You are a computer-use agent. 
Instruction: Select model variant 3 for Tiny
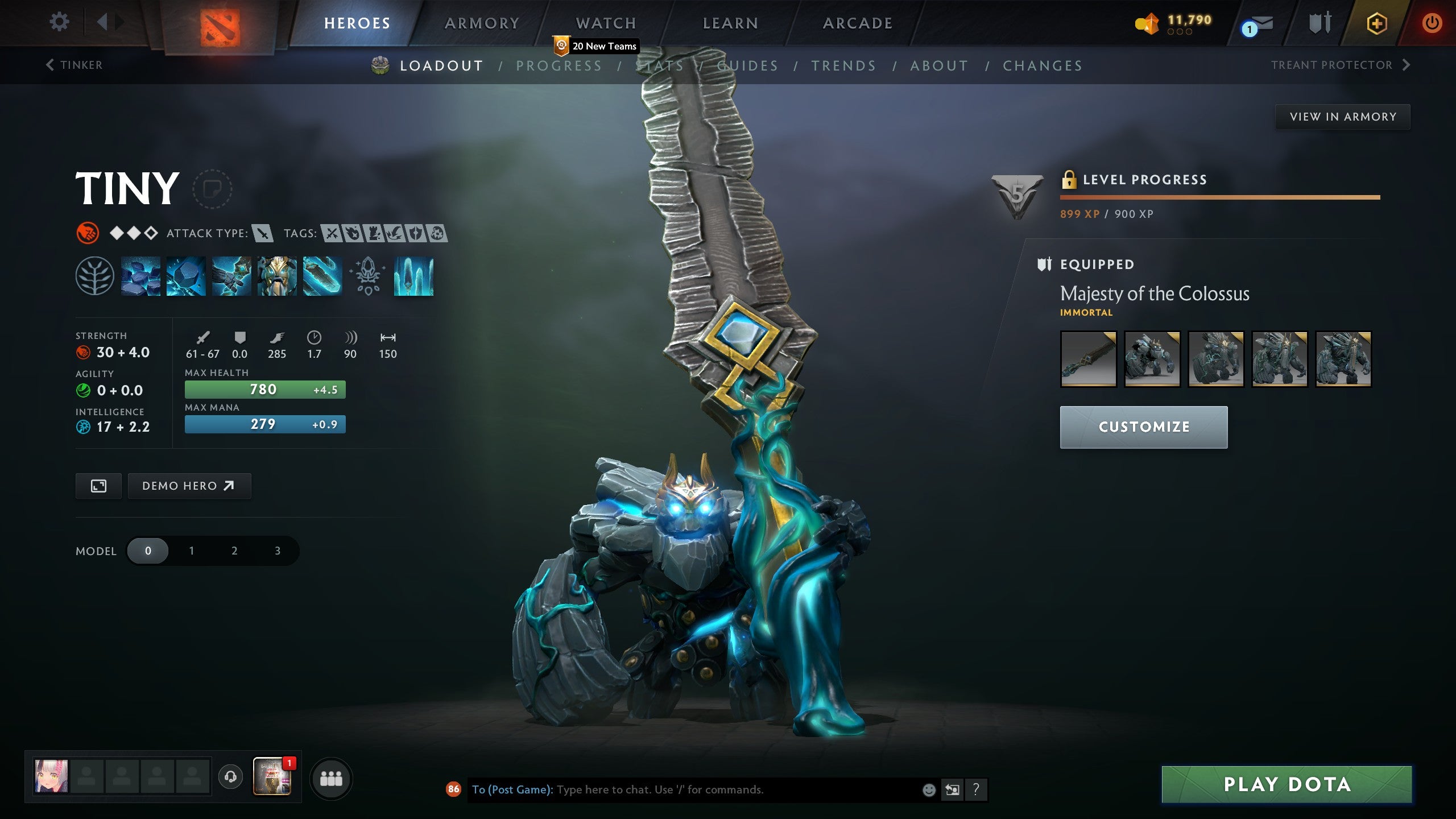[277, 551]
